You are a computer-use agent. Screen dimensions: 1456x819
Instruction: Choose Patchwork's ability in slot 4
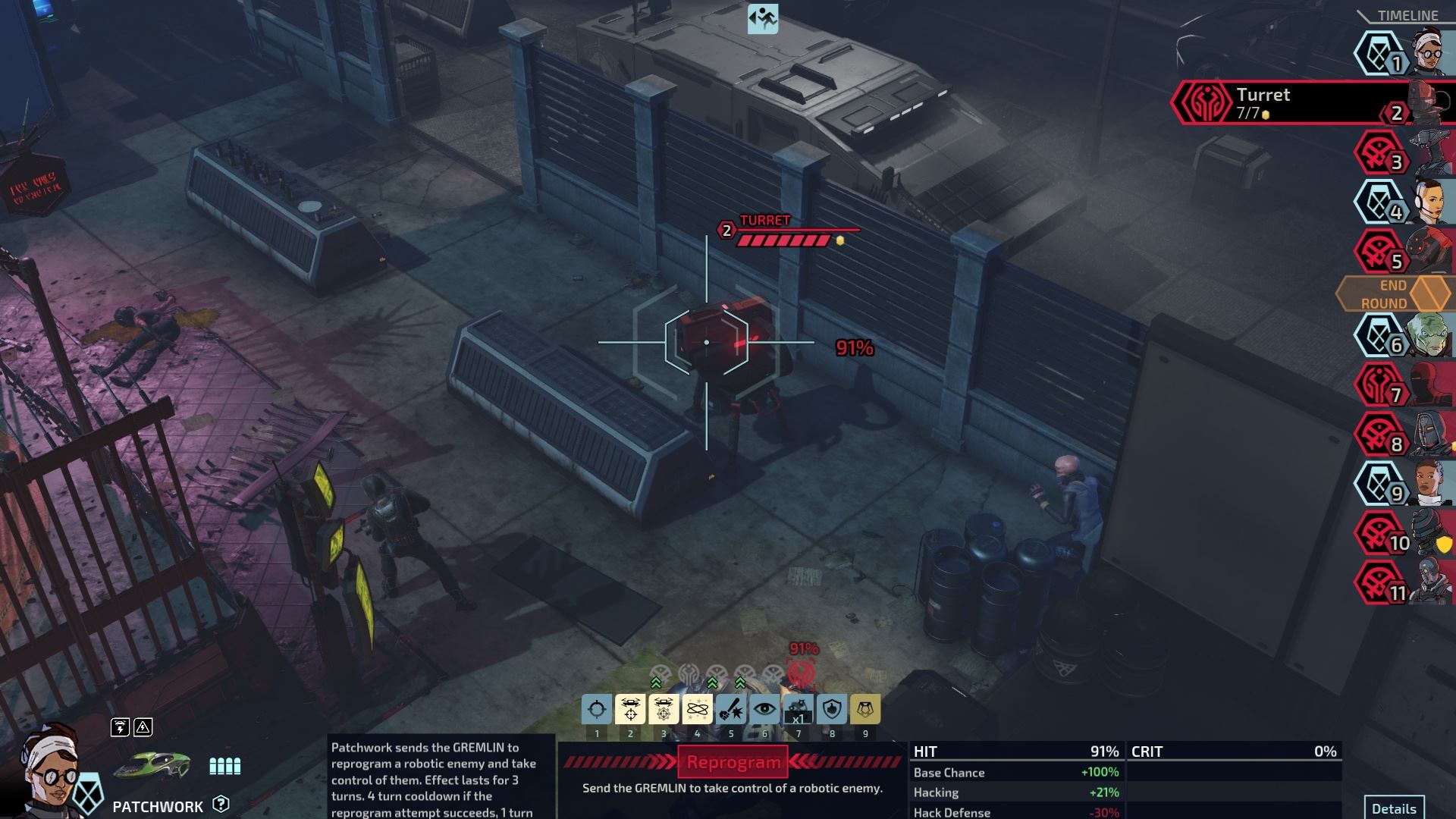(698, 709)
